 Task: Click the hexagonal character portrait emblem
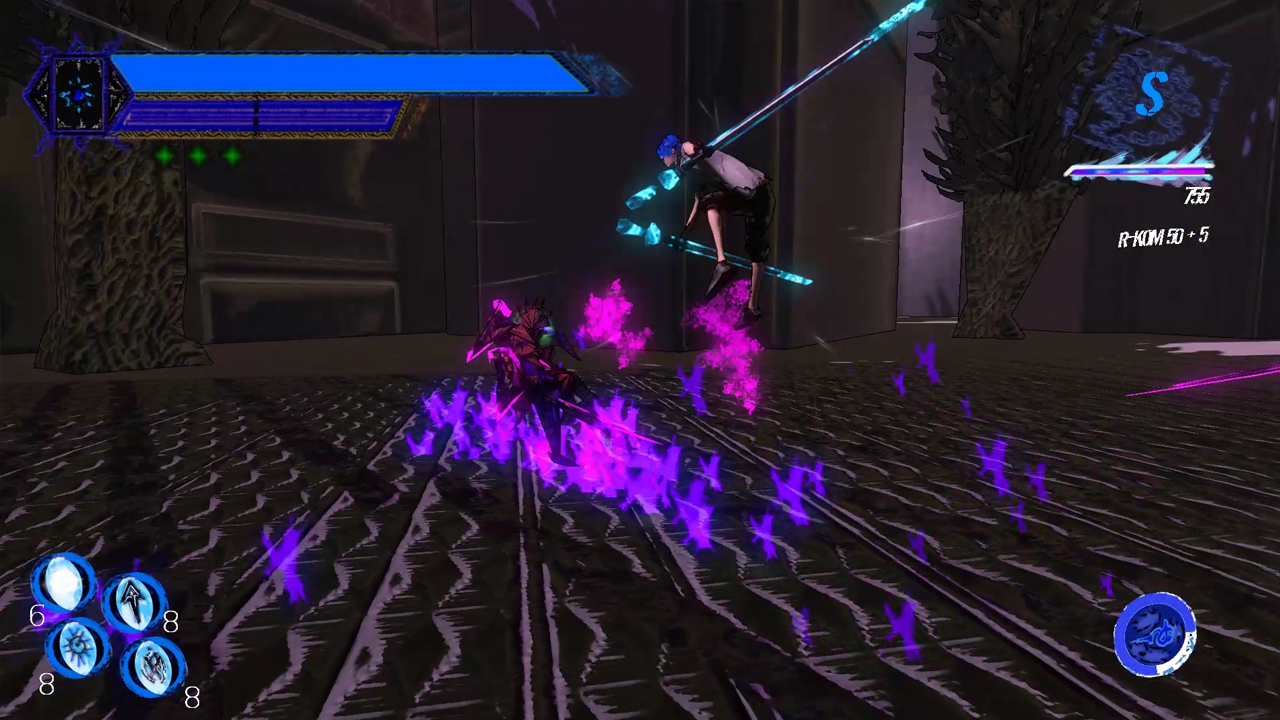point(78,95)
